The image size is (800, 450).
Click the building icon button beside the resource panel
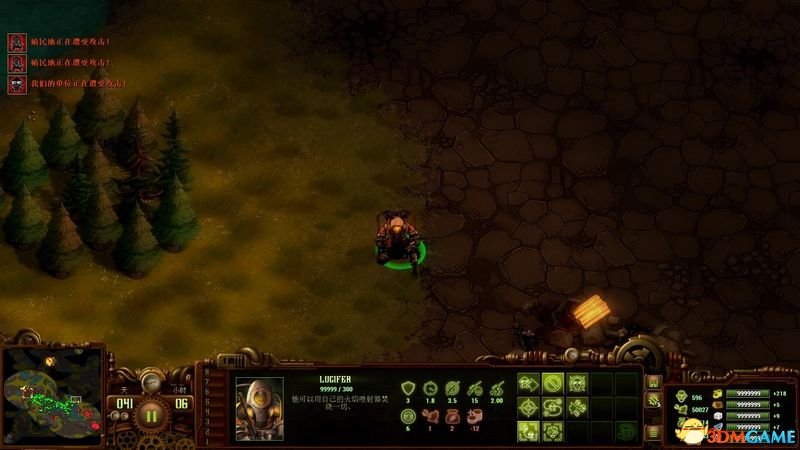(x=652, y=384)
